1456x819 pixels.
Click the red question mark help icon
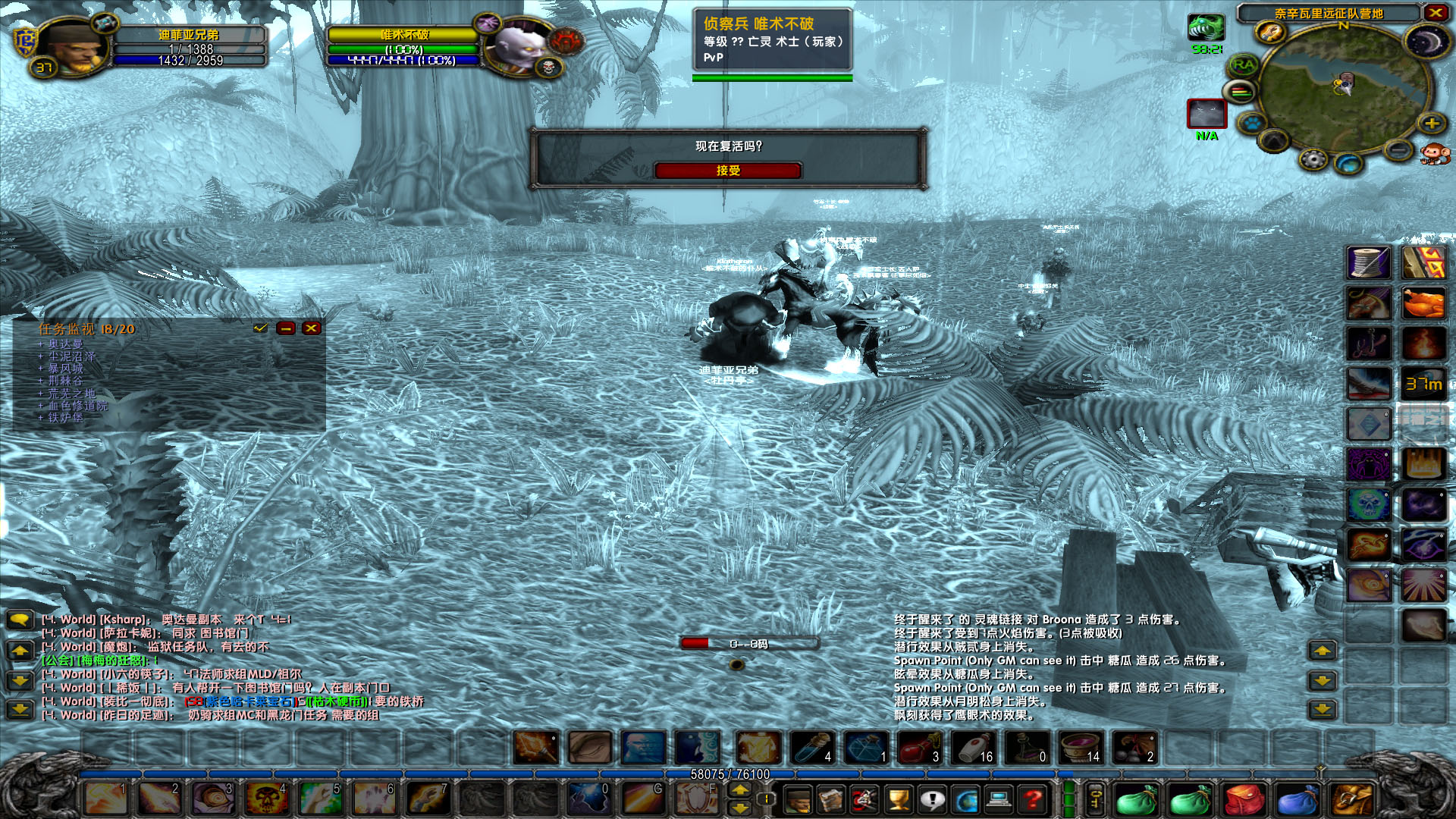(1032, 799)
